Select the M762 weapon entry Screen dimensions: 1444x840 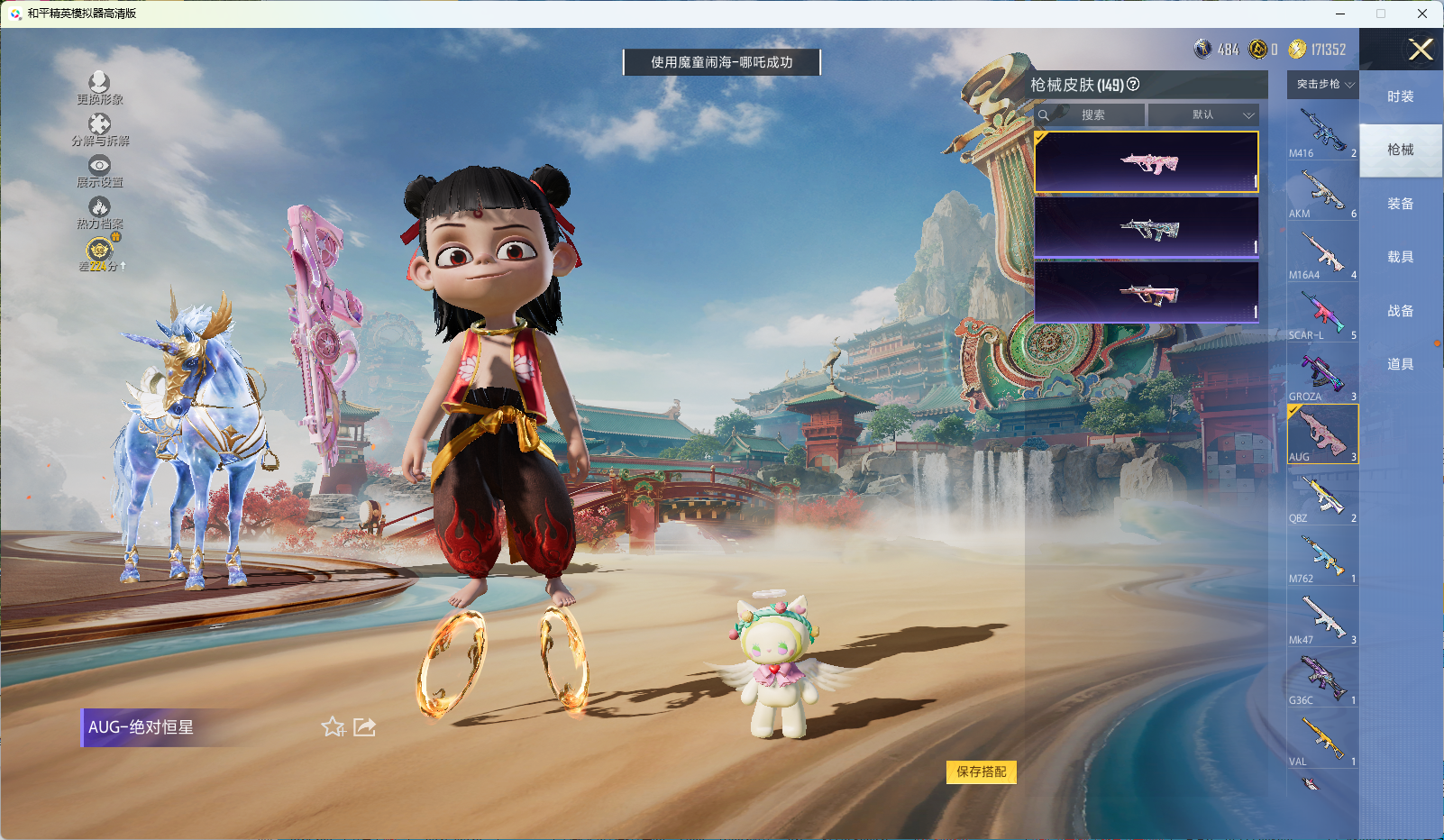[x=1322, y=558]
